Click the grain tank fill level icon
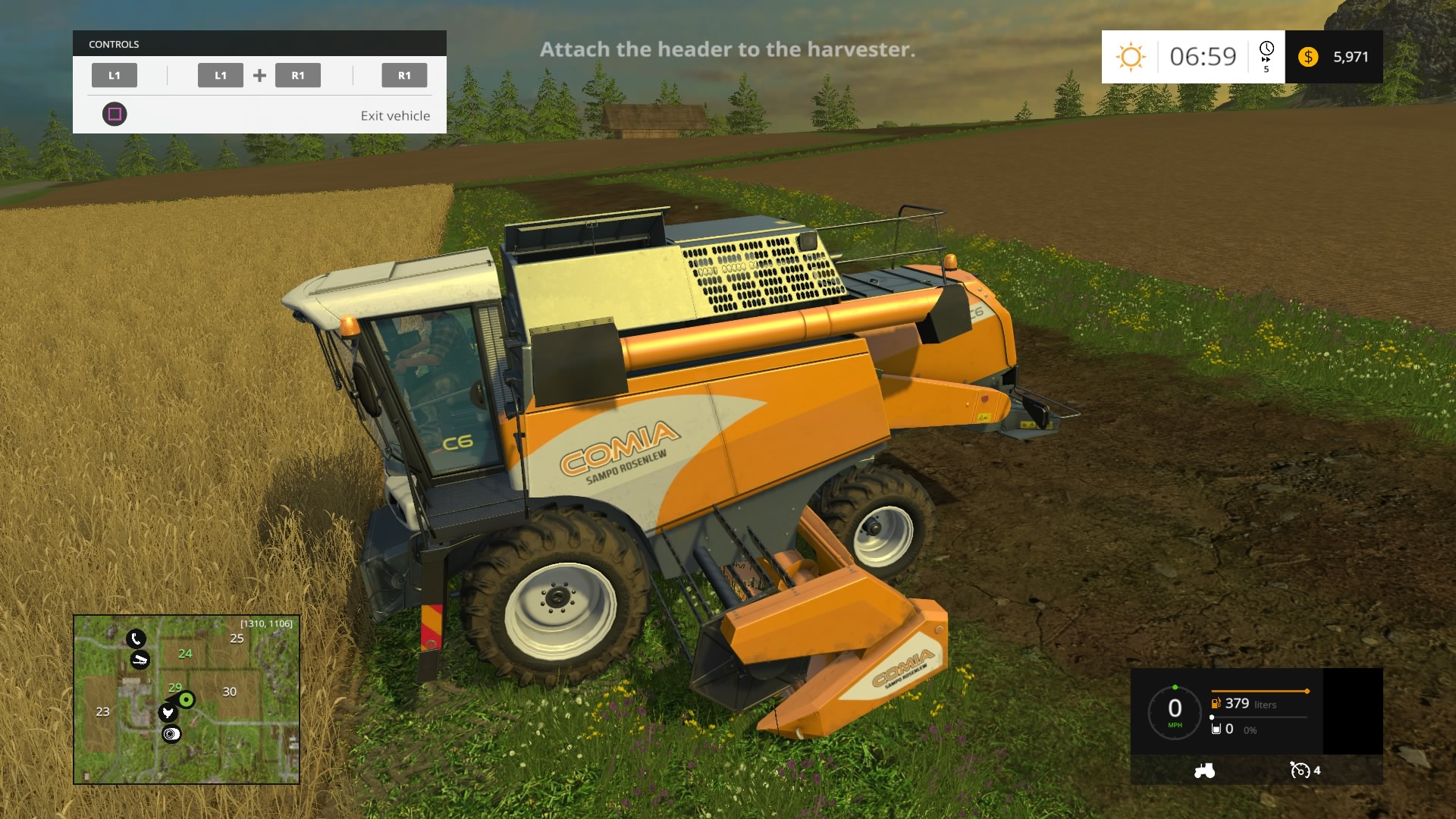Viewport: 1456px width, 819px height. [x=1216, y=729]
